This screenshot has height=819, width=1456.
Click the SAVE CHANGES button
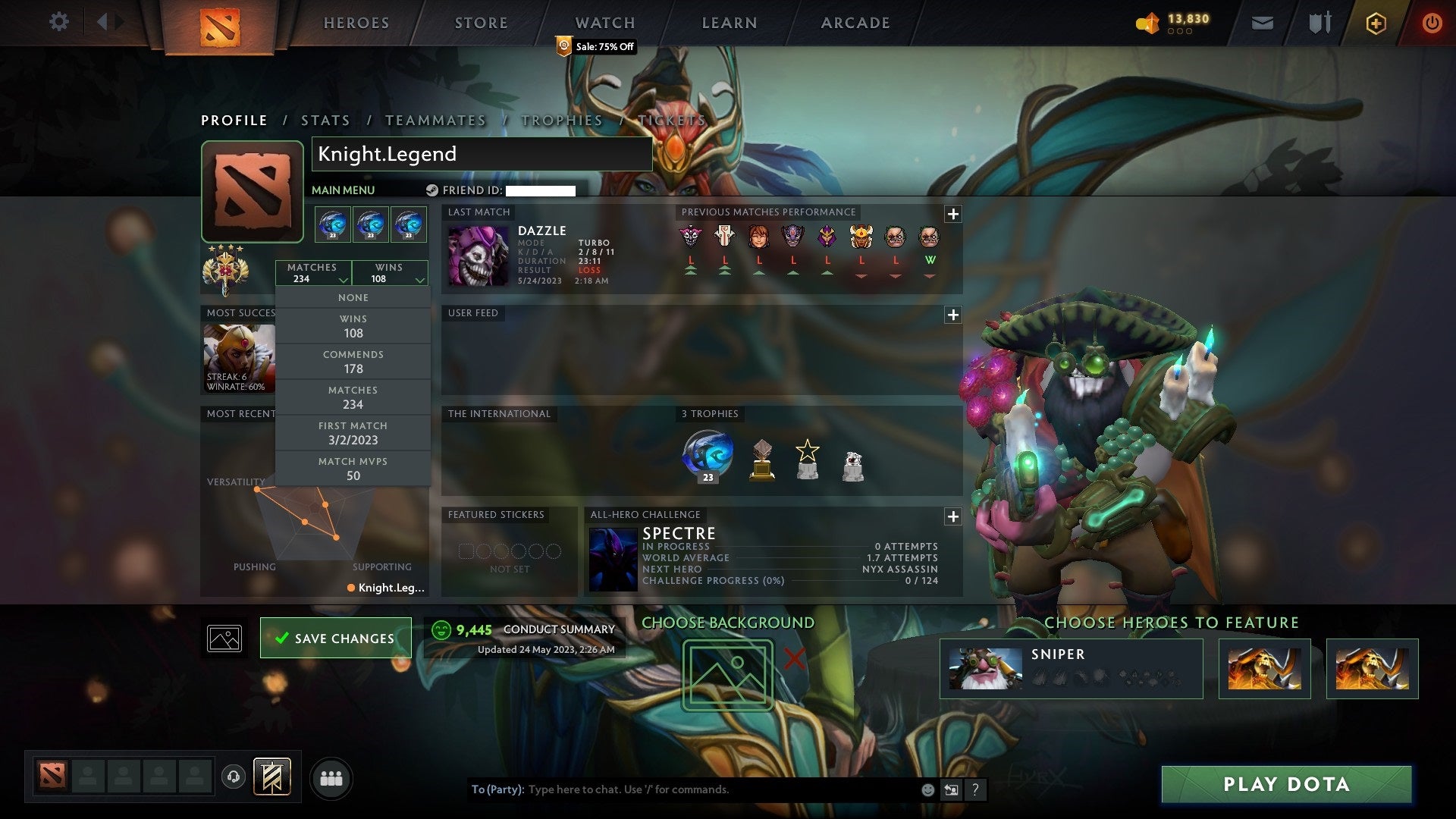coord(335,638)
